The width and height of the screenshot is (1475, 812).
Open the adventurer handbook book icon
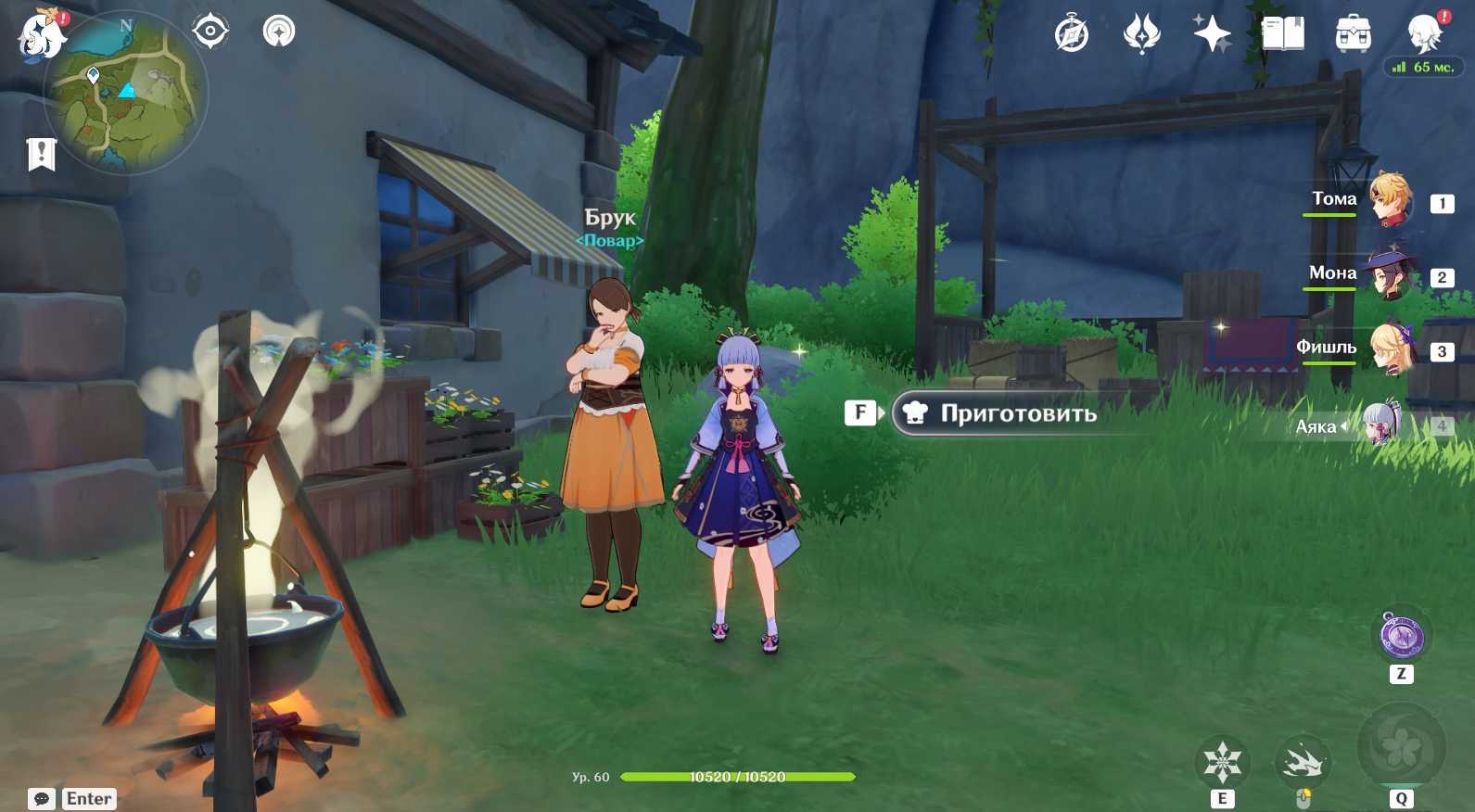tap(1283, 35)
